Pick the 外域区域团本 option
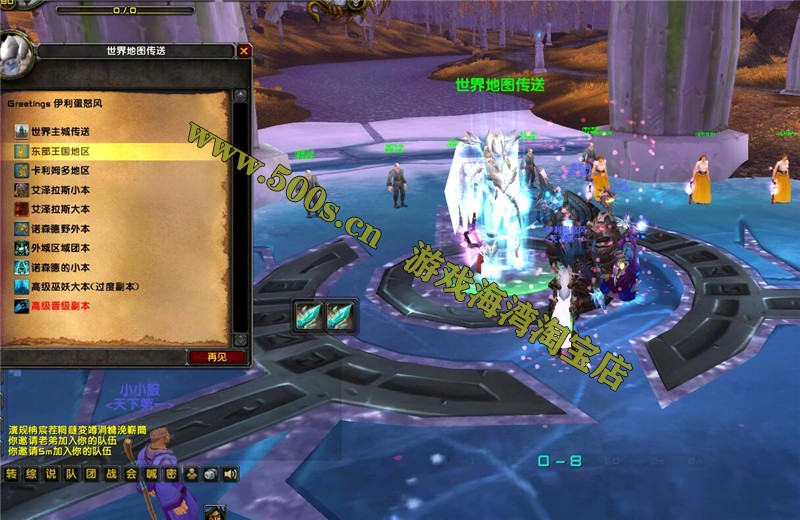This screenshot has width=800, height=520. (60, 248)
